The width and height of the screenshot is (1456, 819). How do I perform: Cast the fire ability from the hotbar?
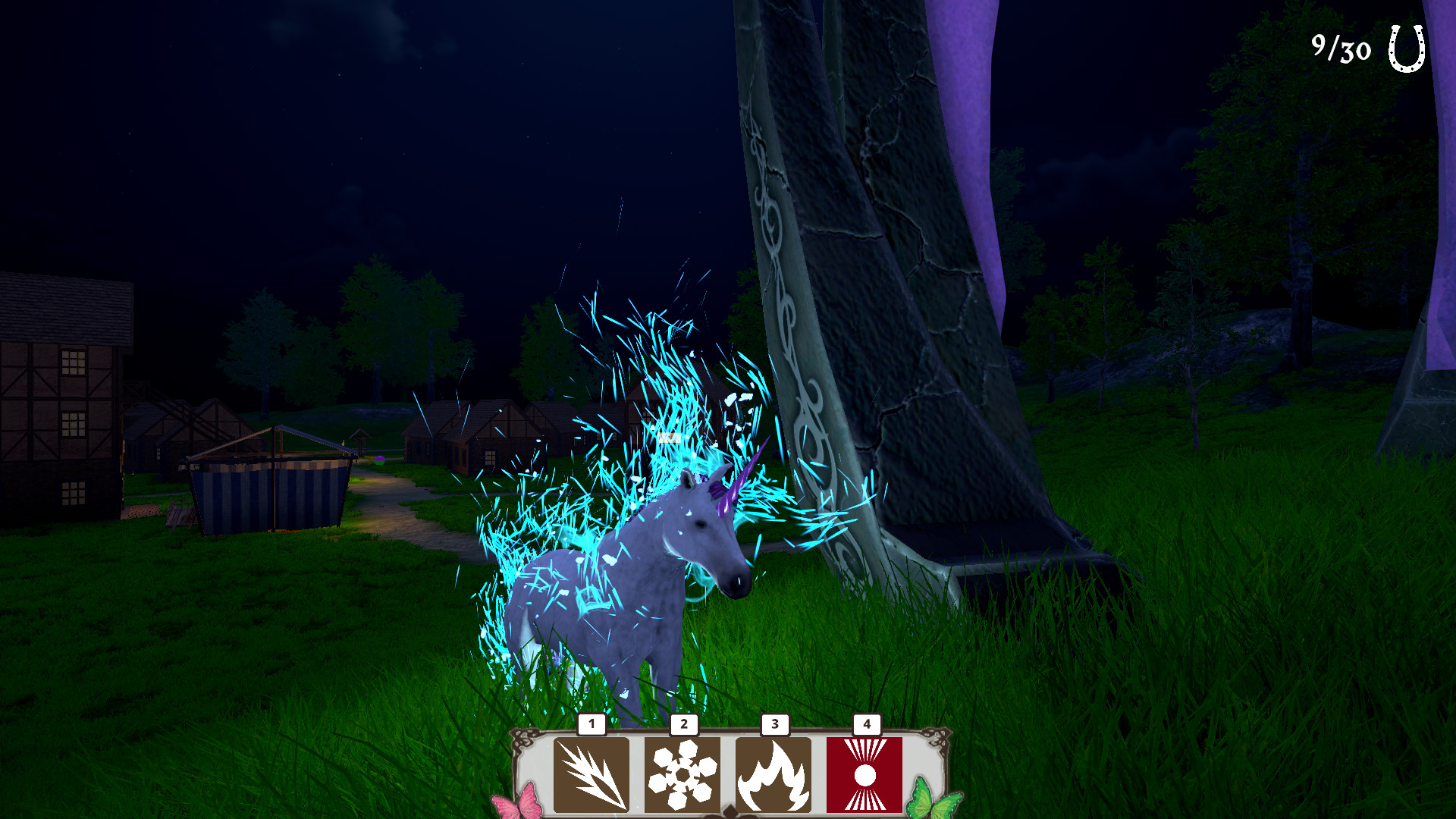tap(774, 774)
